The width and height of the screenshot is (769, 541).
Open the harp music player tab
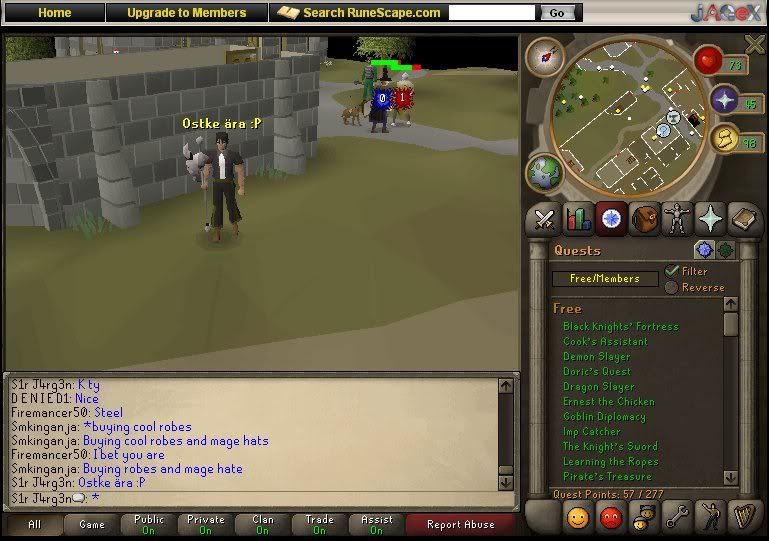coord(743,517)
